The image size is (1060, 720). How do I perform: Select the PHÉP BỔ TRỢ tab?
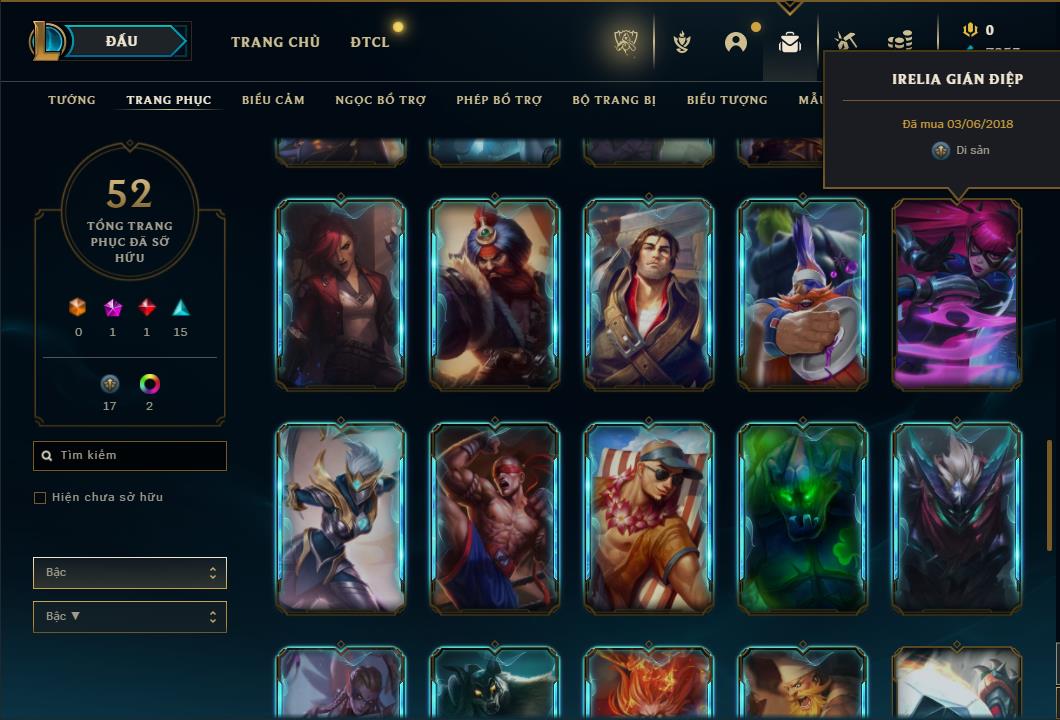499,100
